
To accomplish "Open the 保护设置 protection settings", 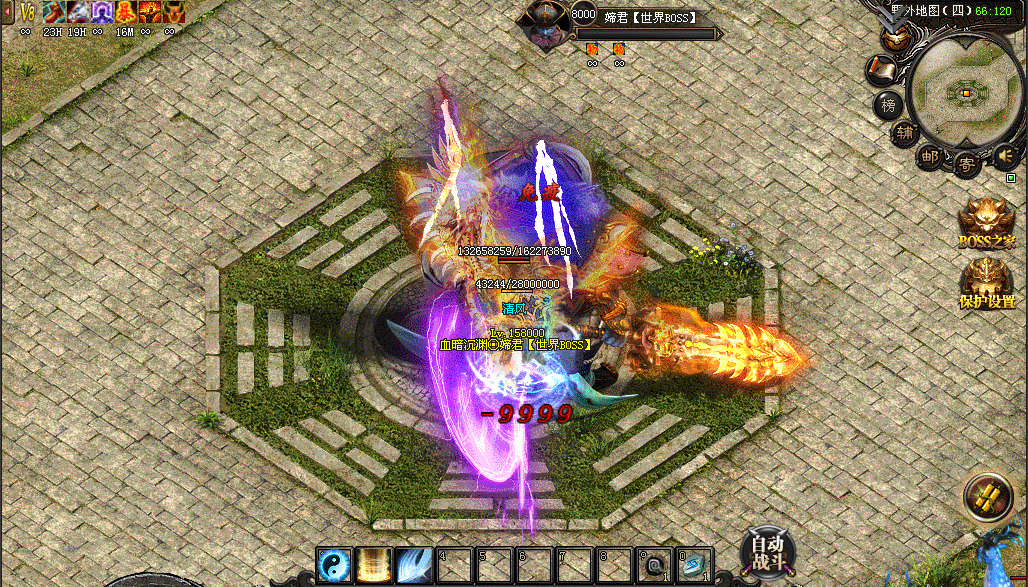I will click(987, 283).
